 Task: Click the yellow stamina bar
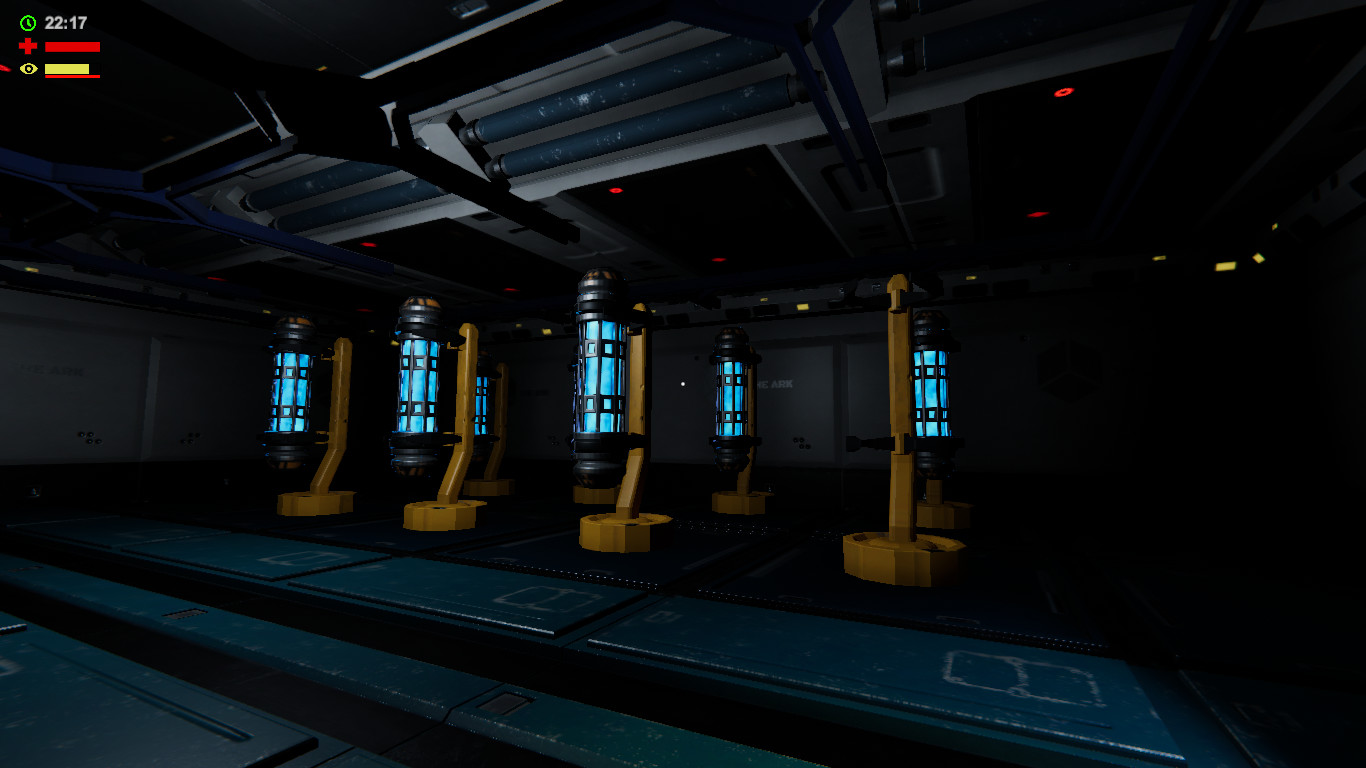(68, 68)
